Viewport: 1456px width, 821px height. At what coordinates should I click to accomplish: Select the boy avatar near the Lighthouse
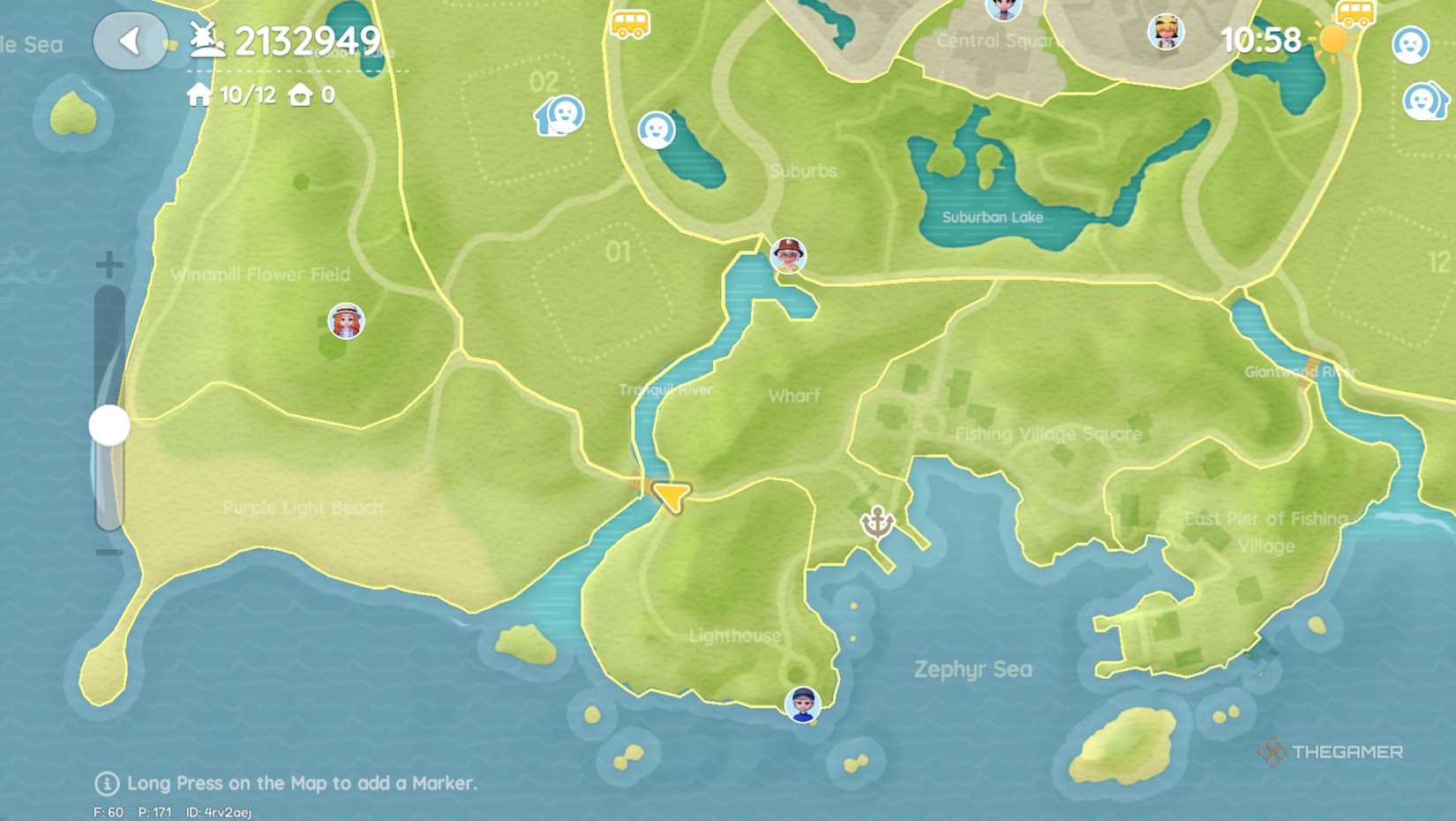(x=801, y=706)
